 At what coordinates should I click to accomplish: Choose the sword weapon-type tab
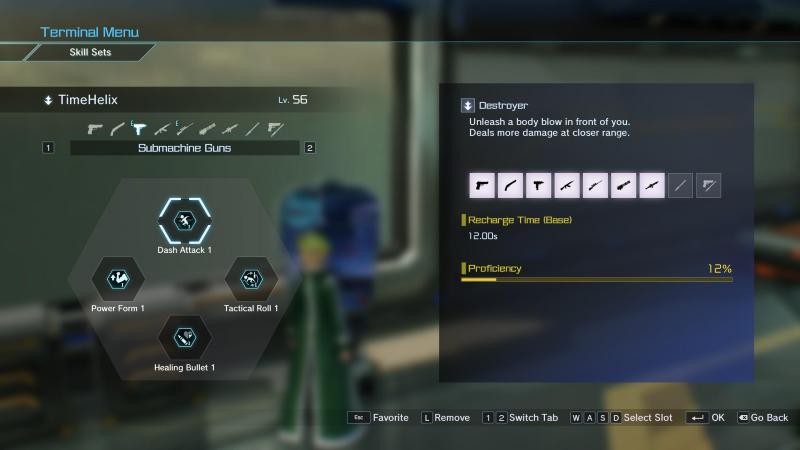click(x=252, y=128)
